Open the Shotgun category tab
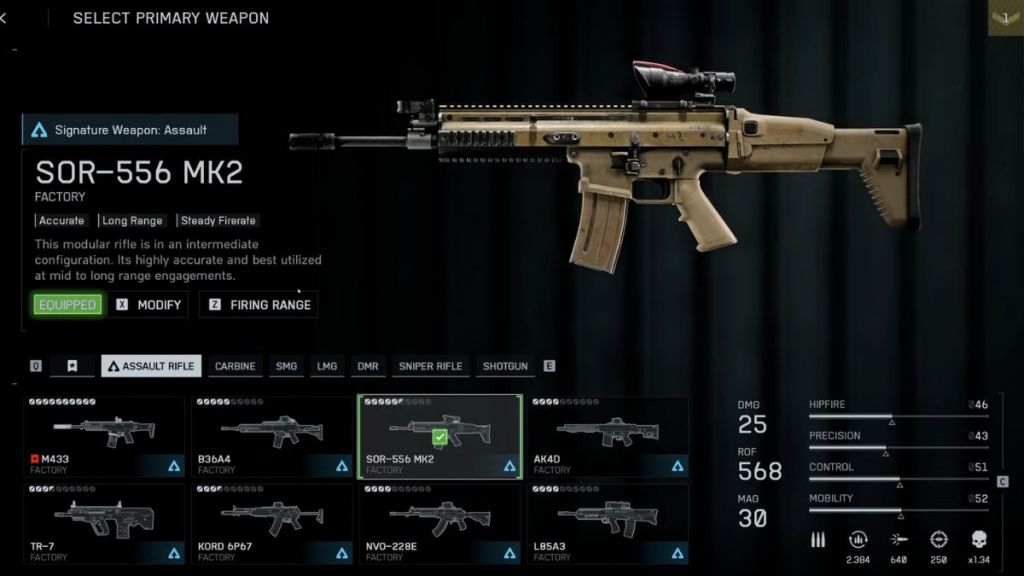Viewport: 1024px width, 576px height. tap(505, 366)
